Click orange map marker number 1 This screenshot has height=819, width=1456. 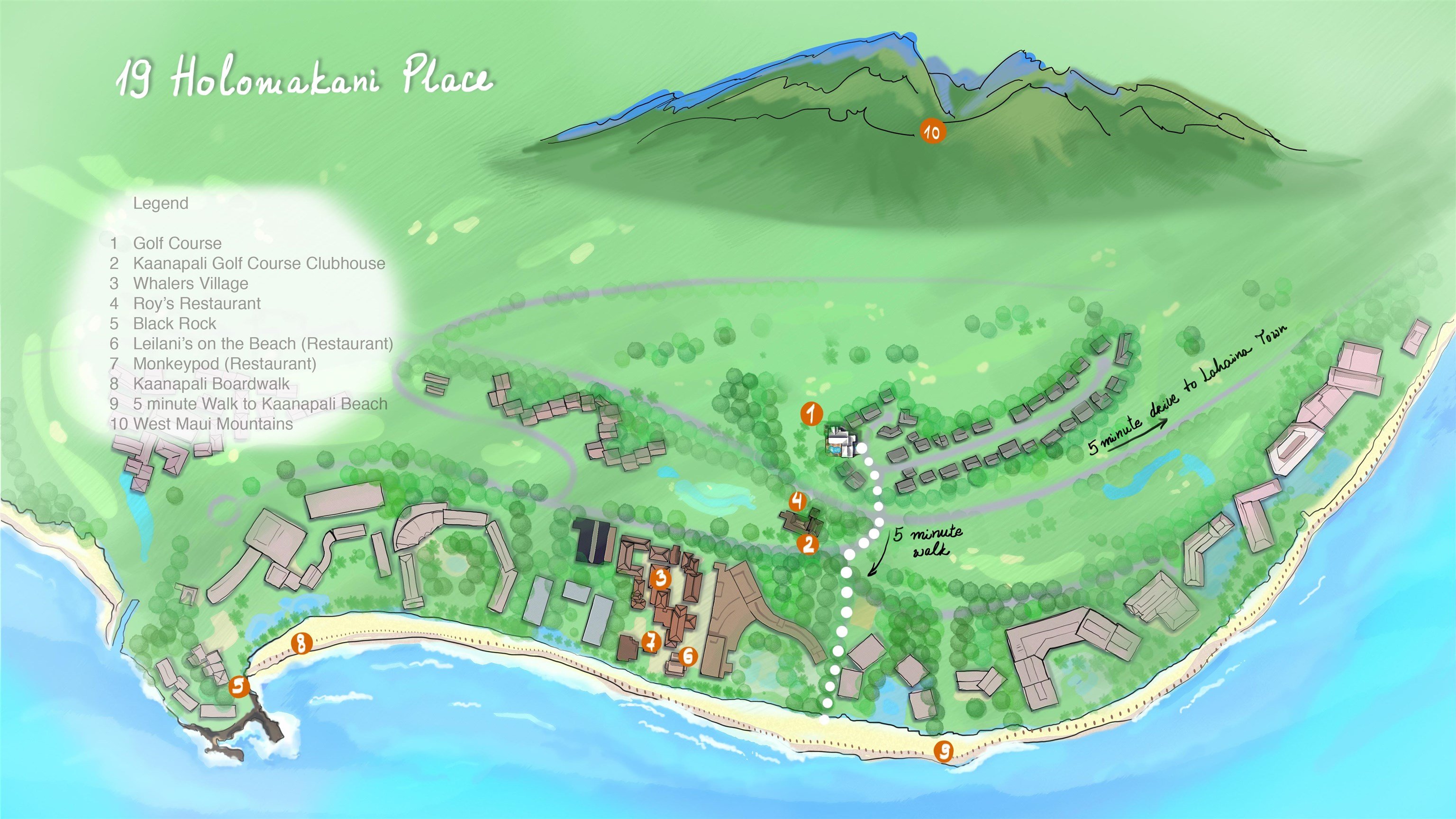[811, 414]
